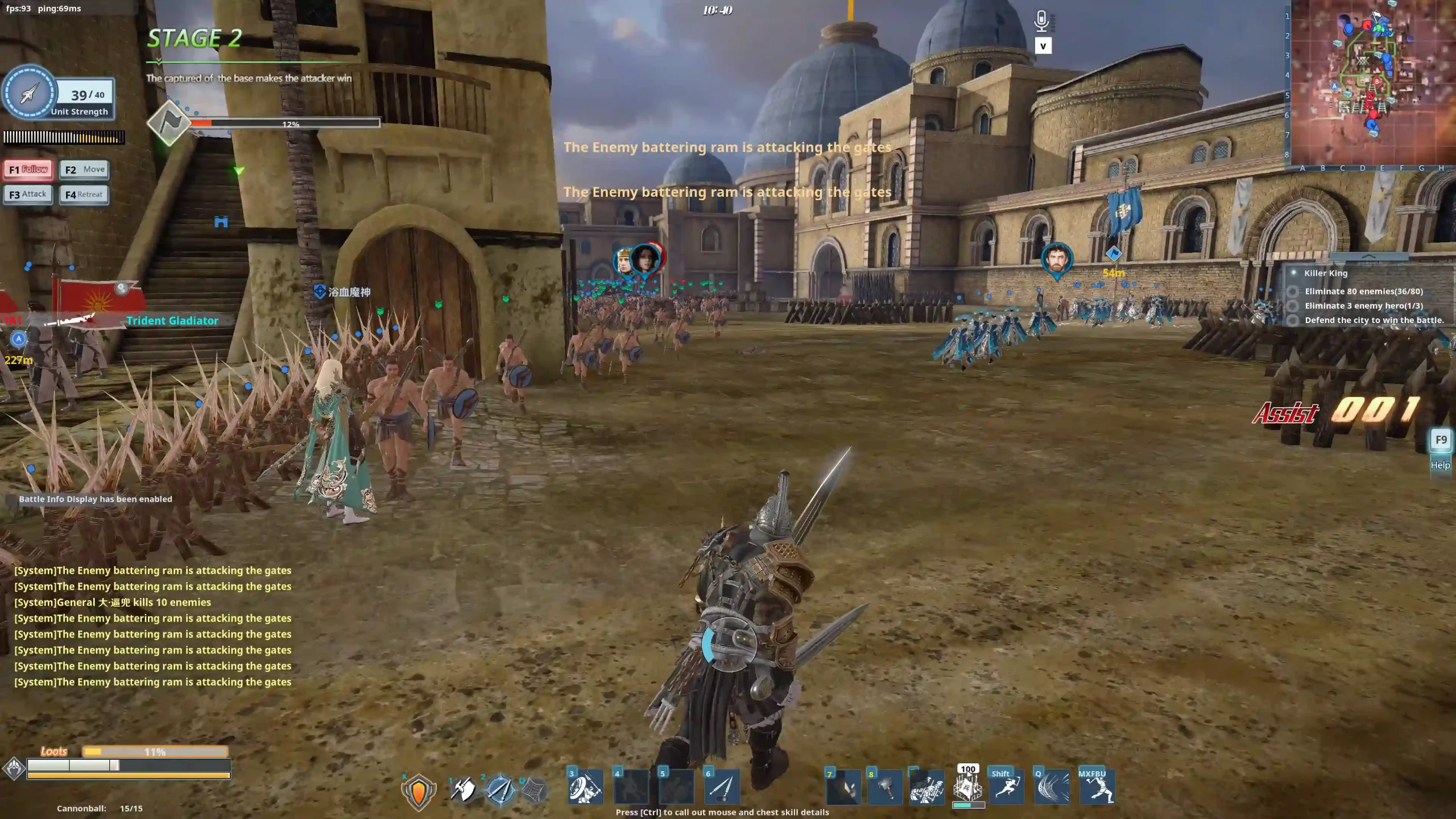
Task: Switch to the twin blades weapon icon
Action: point(500,789)
